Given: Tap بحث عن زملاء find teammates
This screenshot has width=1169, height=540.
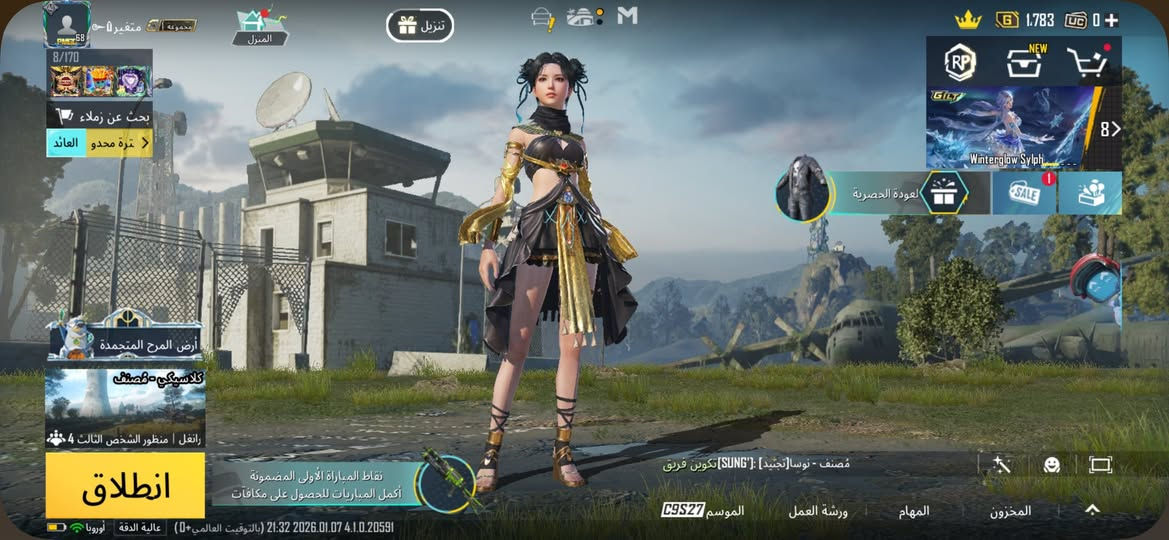Looking at the screenshot, I should click(102, 115).
